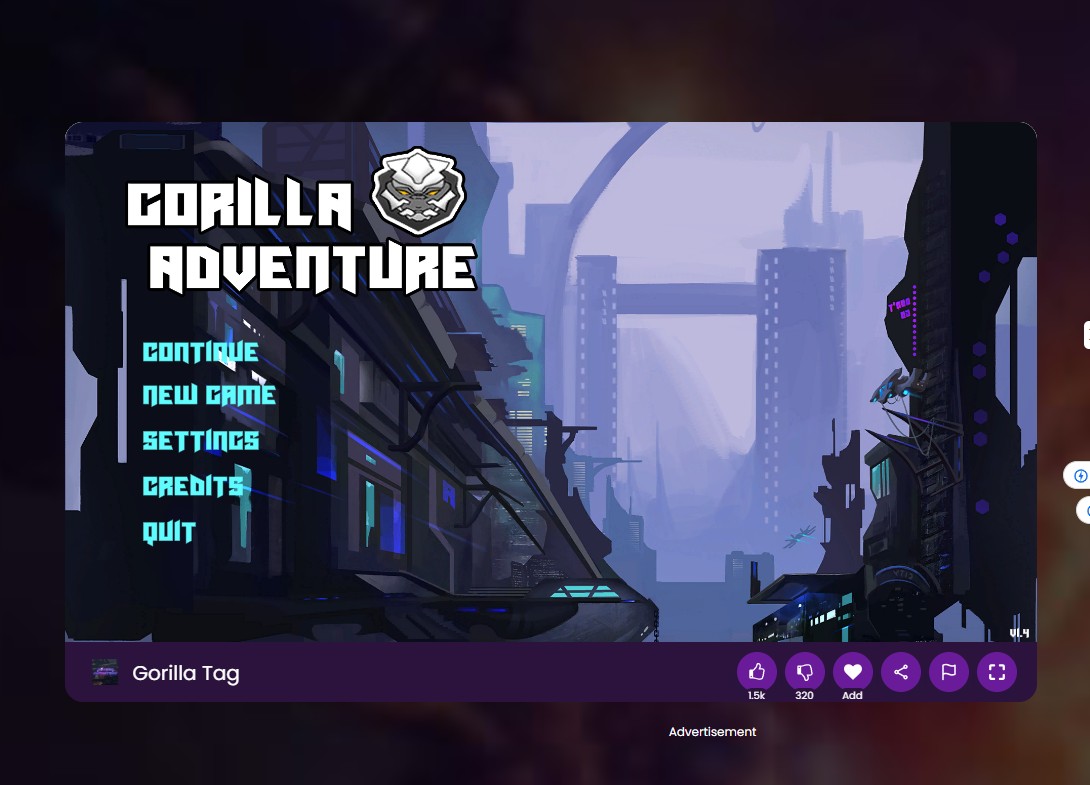Screen dimensions: 1090x785
Task: Click the Gorilla Tag game thumbnail
Action: click(x=105, y=673)
